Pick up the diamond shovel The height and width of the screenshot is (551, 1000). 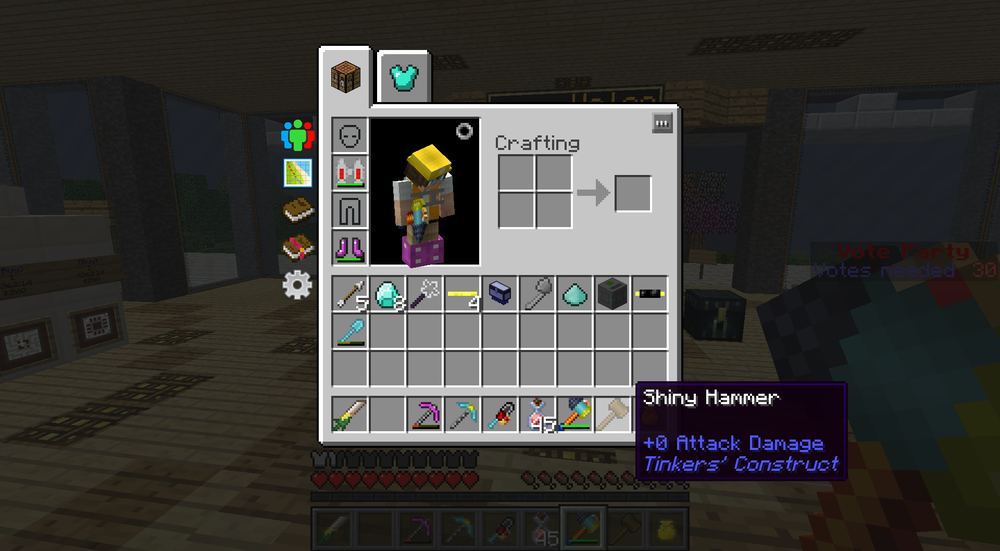coord(351,331)
